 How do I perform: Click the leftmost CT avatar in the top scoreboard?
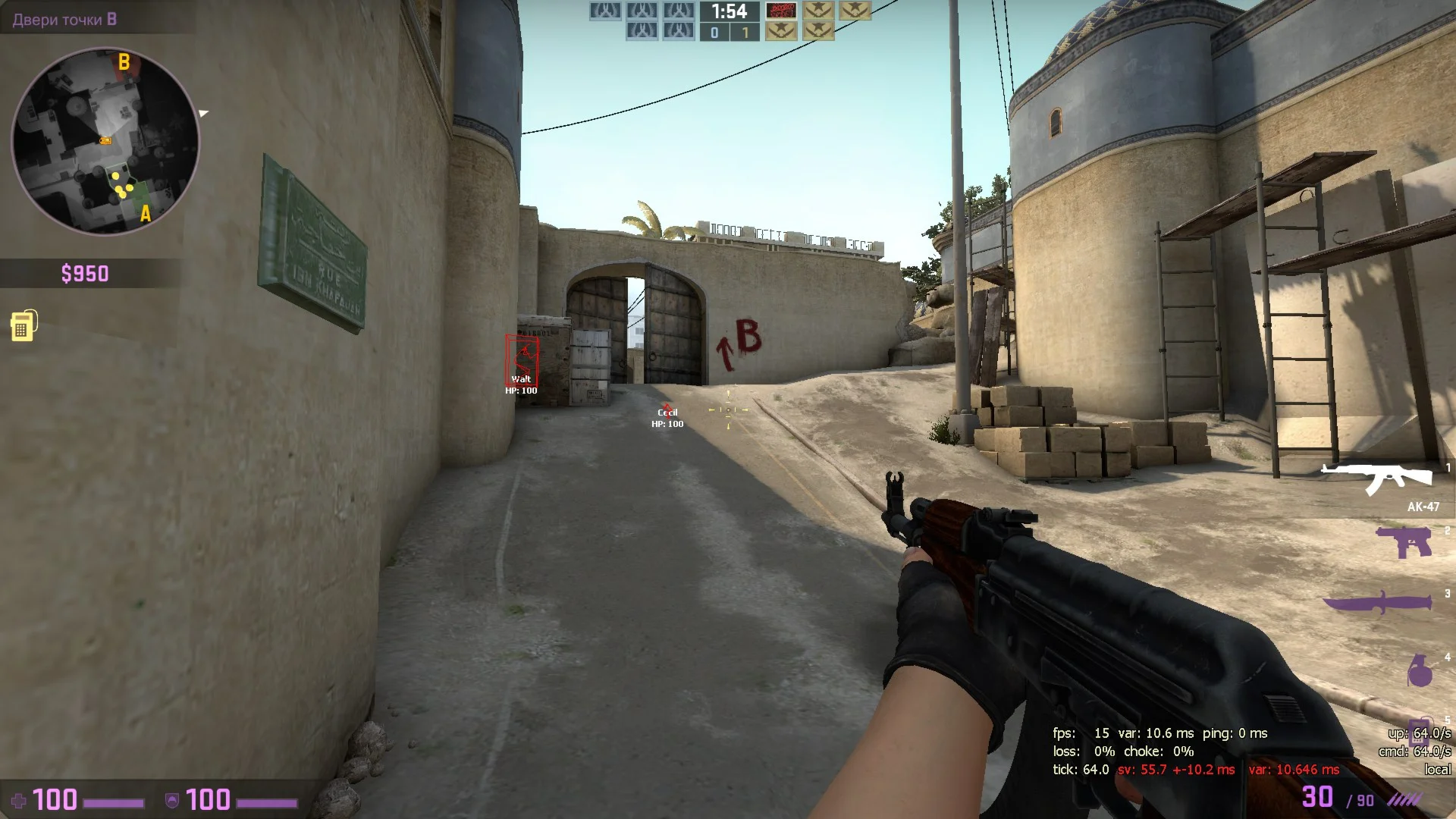click(604, 11)
